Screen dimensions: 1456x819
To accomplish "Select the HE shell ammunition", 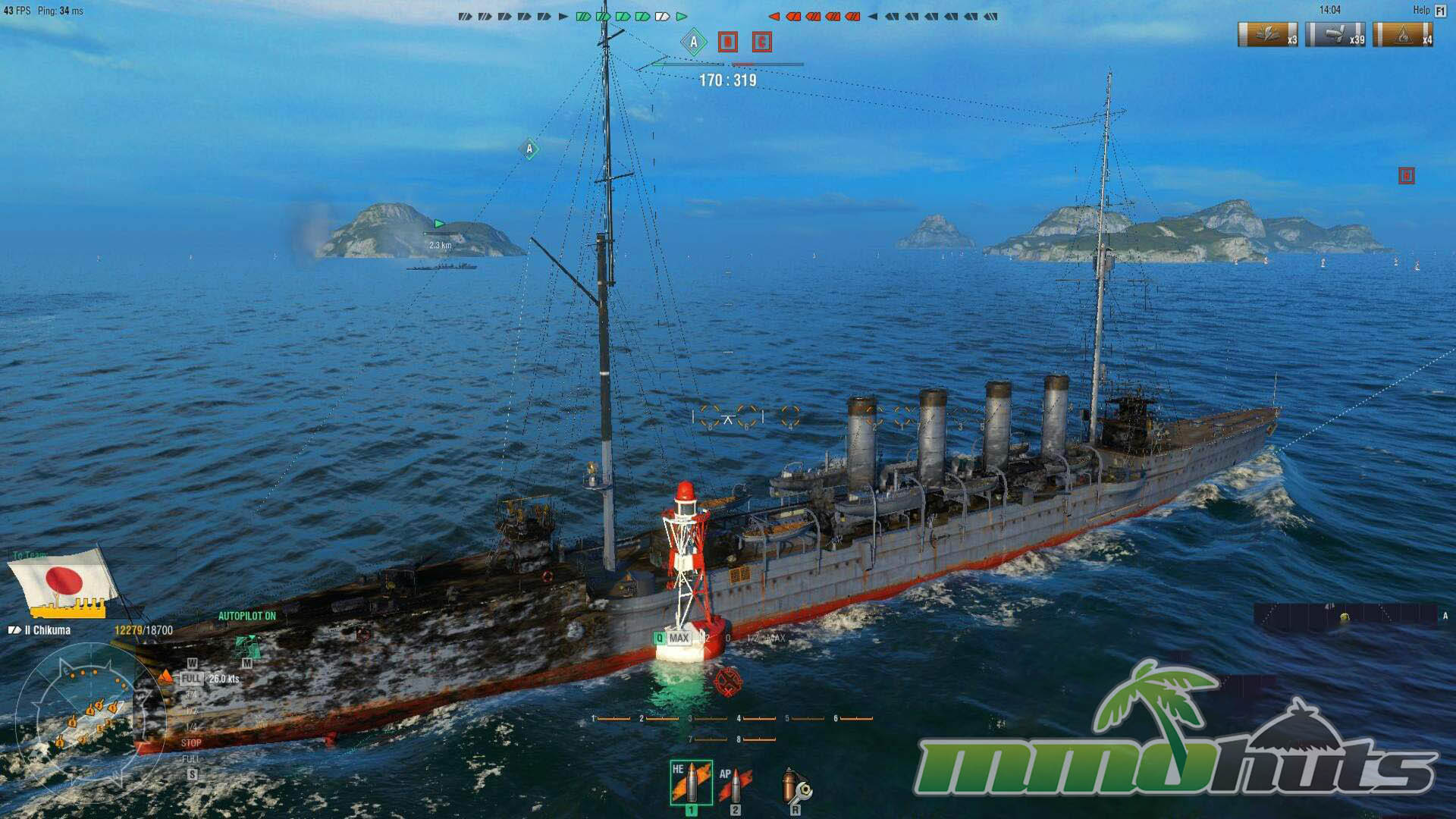I will click(691, 783).
